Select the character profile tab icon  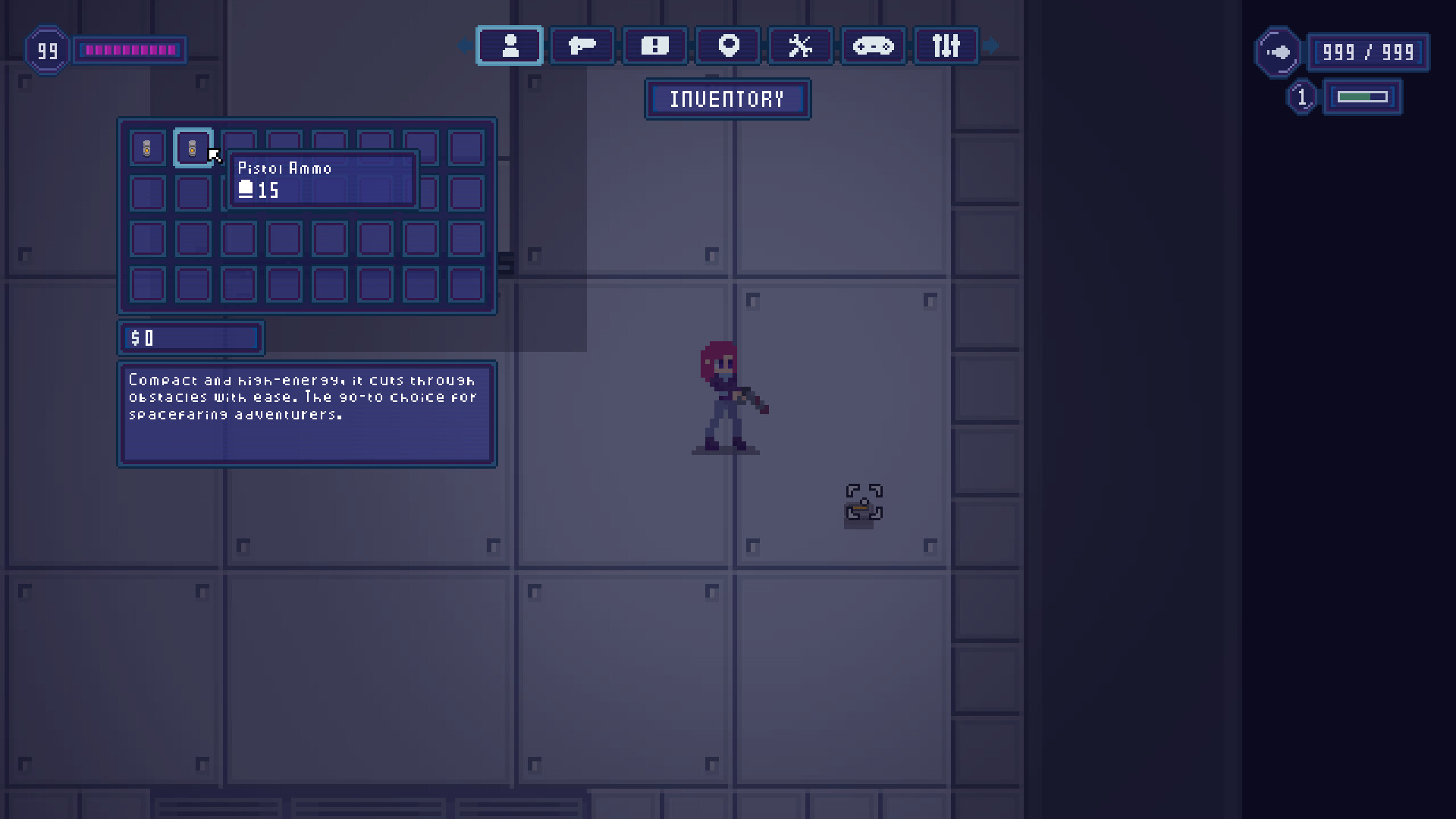point(509,45)
